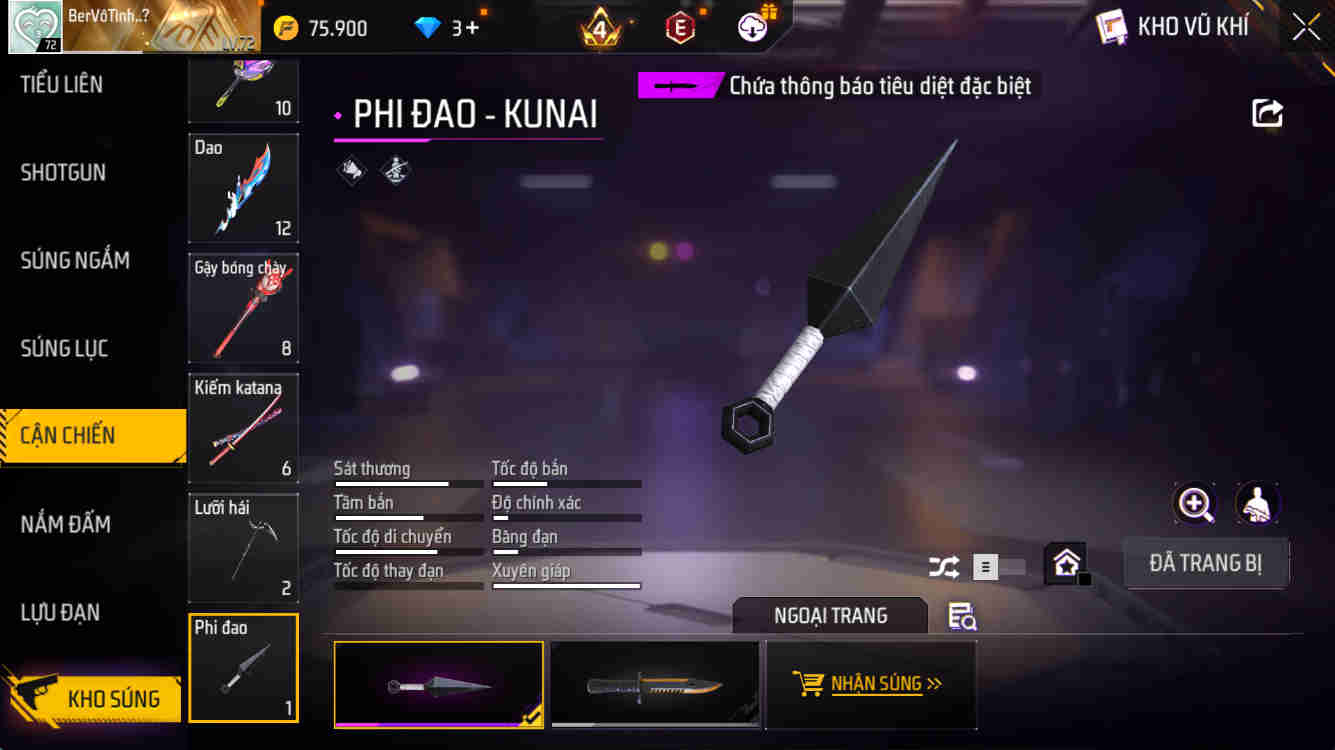Toggle the first diamond badge under weapon name
1335x750 pixels.
(349, 170)
